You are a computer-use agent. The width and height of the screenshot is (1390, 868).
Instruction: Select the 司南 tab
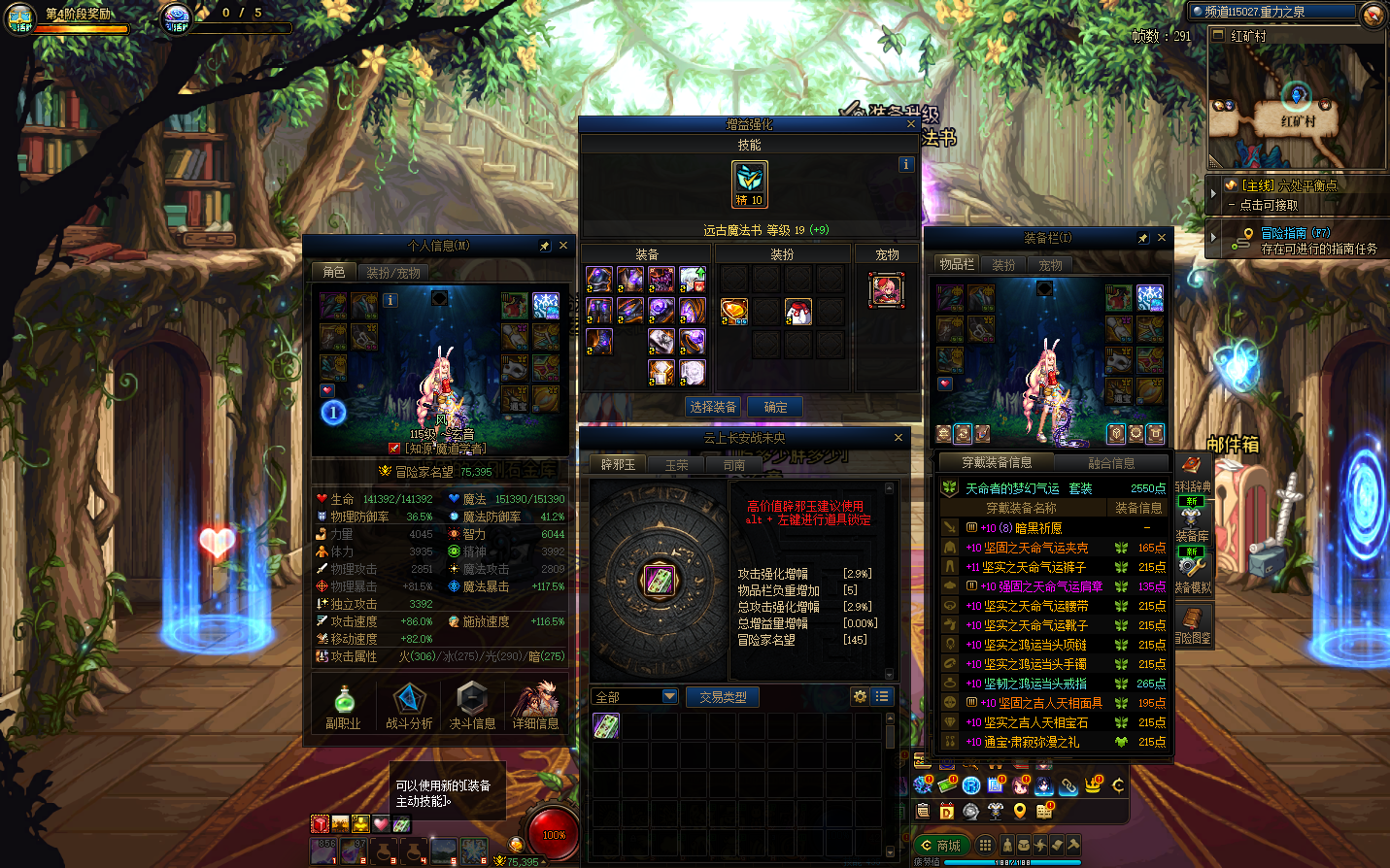tap(733, 465)
